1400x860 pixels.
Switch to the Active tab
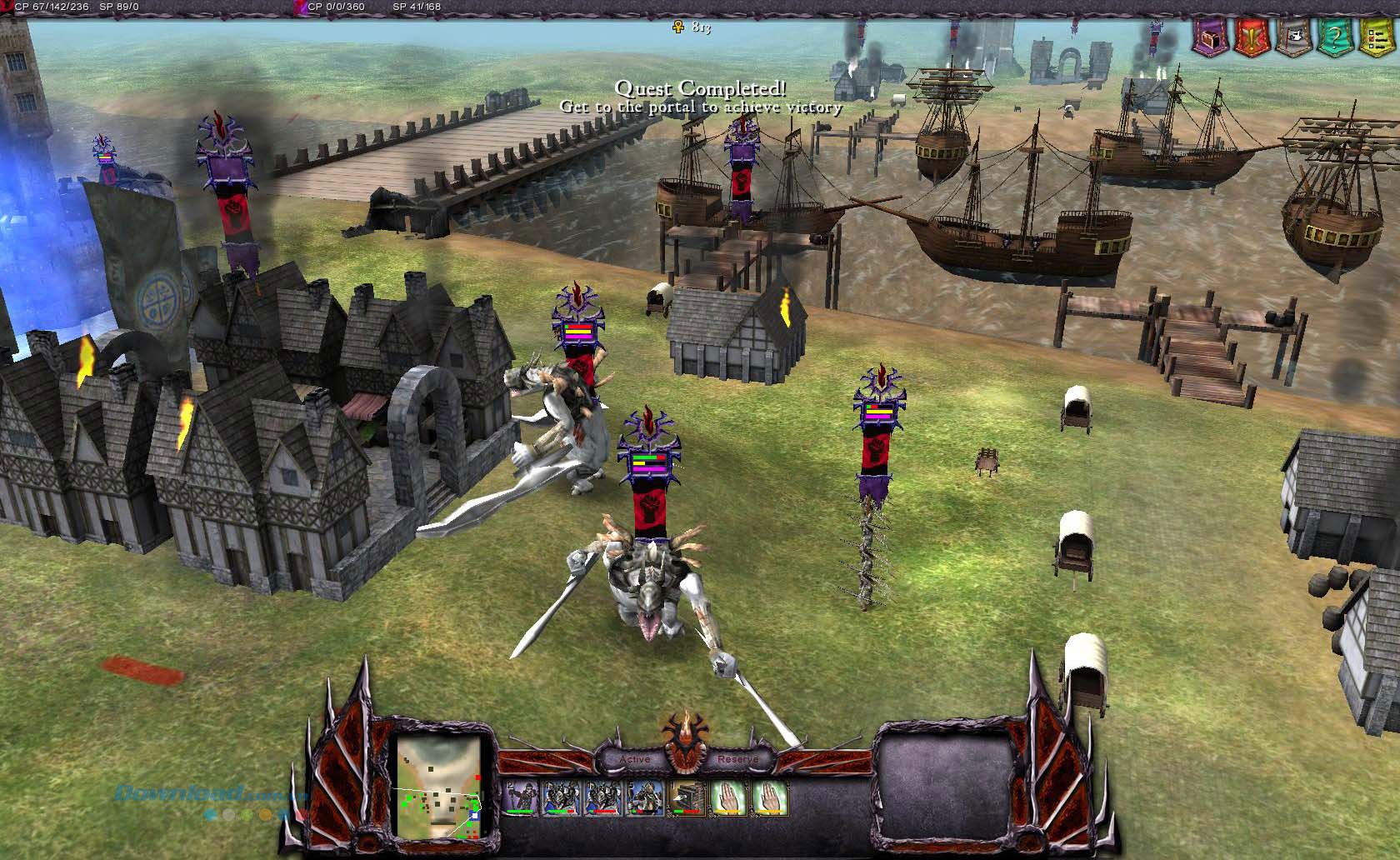click(x=635, y=759)
